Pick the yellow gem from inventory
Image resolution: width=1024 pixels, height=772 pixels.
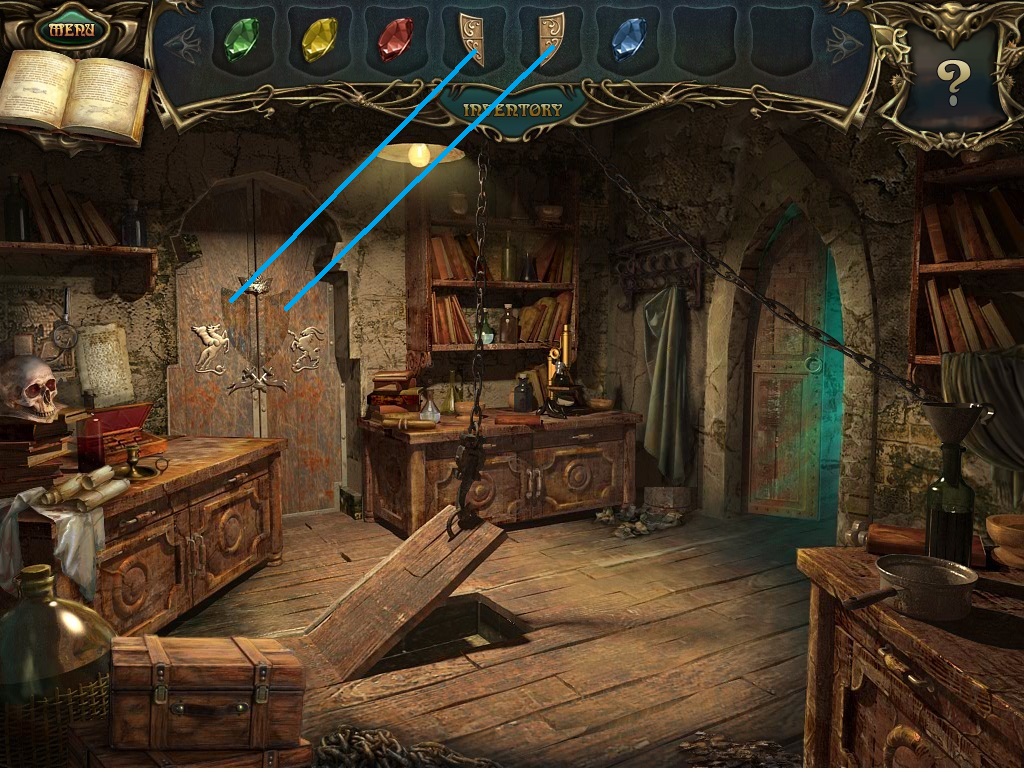point(319,40)
